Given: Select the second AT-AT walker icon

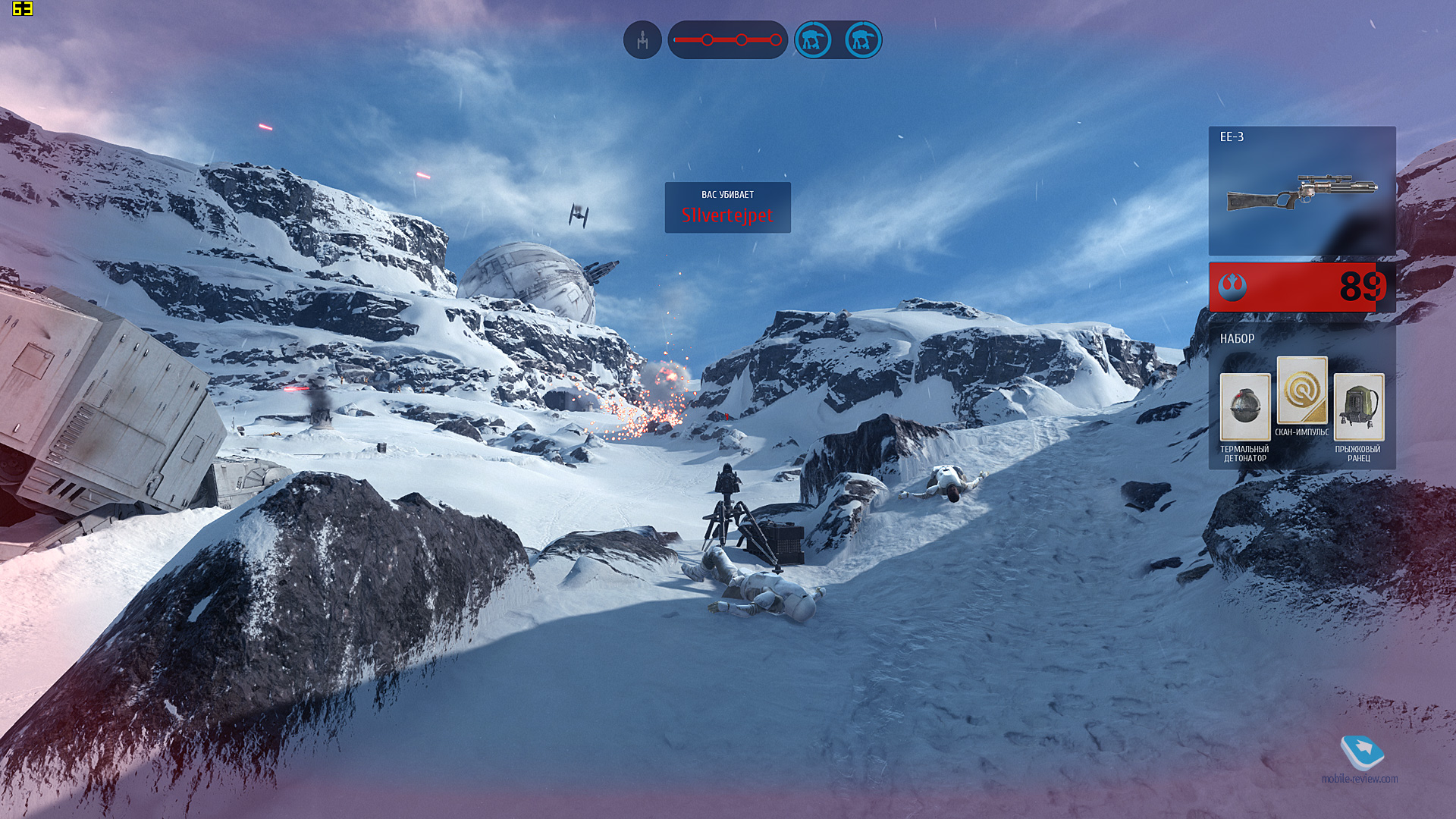Looking at the screenshot, I should click(862, 39).
